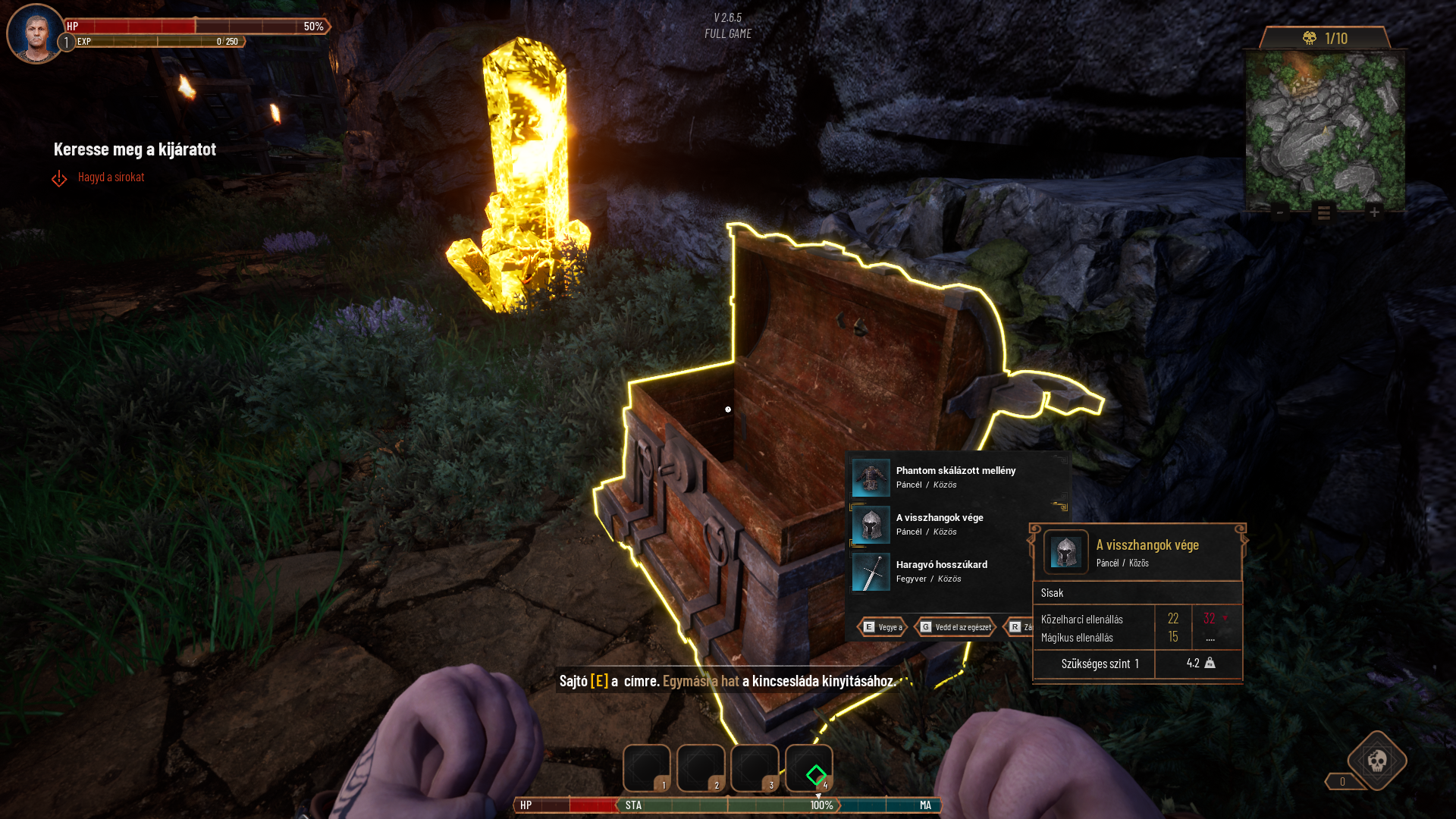Screen dimensions: 1456x819
Task: Select the Hagyd a sirokat objective
Action: [x=111, y=177]
